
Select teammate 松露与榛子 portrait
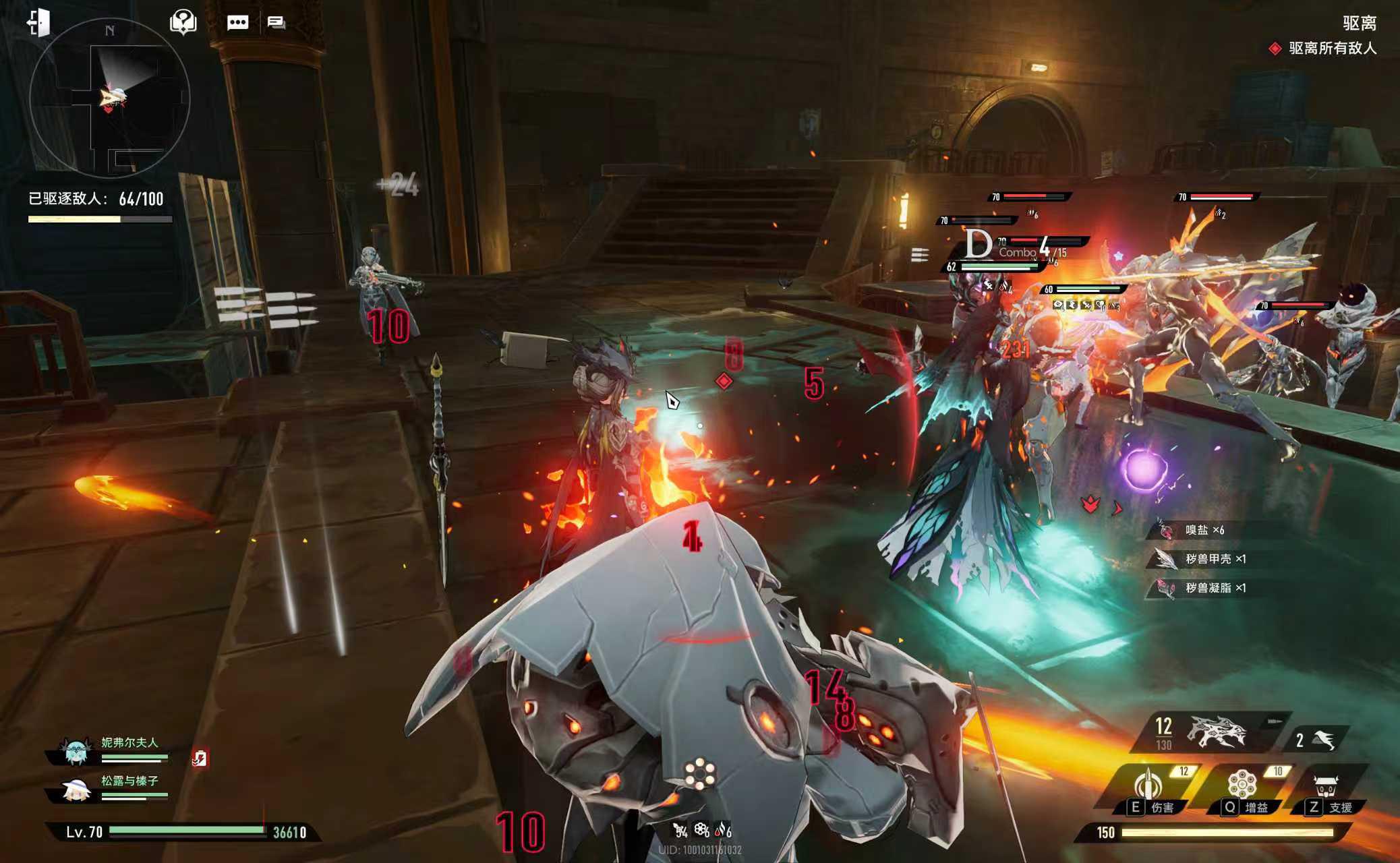point(76,788)
